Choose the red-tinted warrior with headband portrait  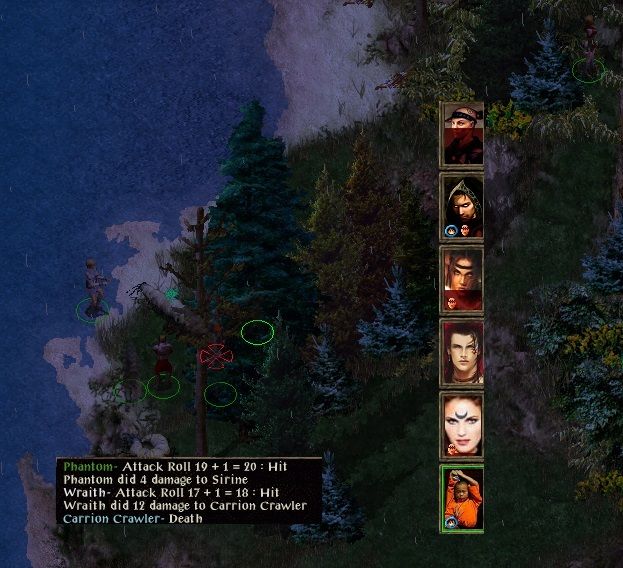point(463,279)
